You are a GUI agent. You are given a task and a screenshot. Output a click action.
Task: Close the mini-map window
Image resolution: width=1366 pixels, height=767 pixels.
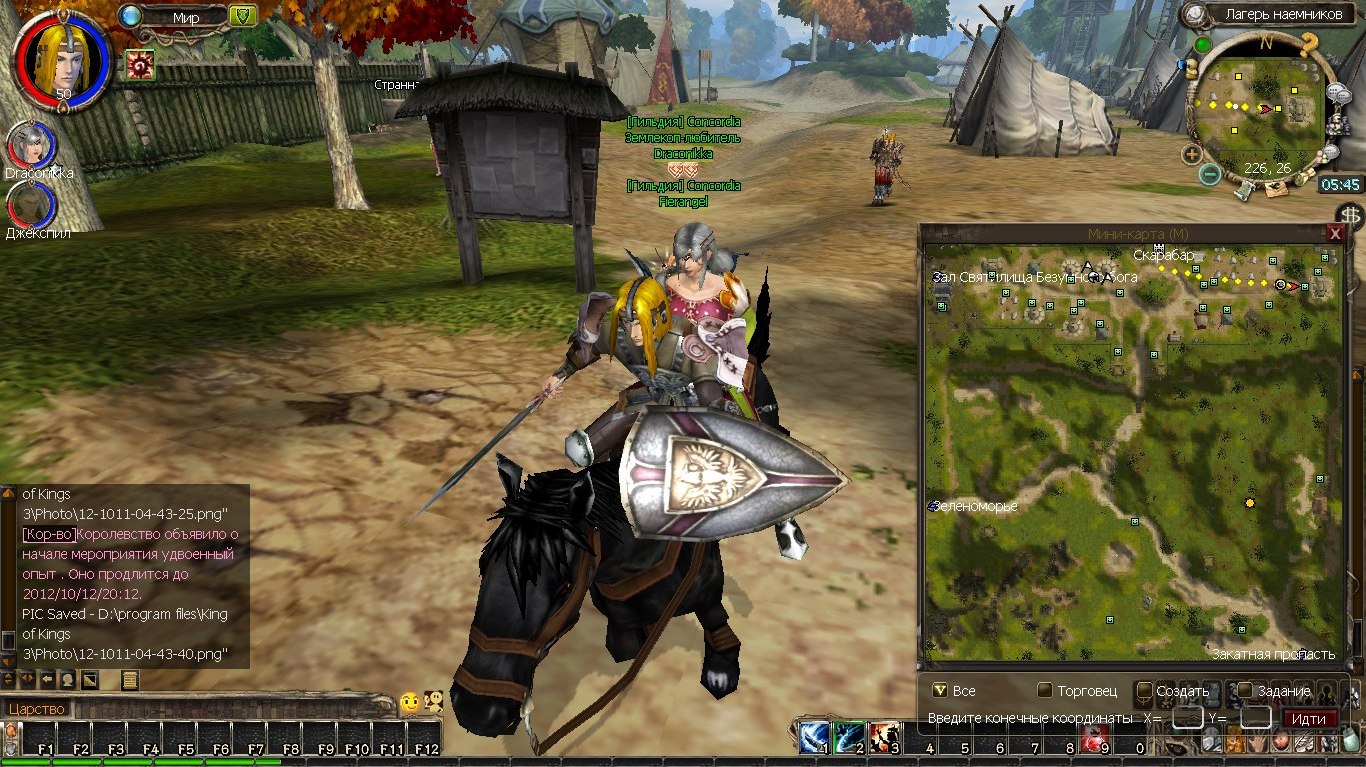click(x=1334, y=233)
